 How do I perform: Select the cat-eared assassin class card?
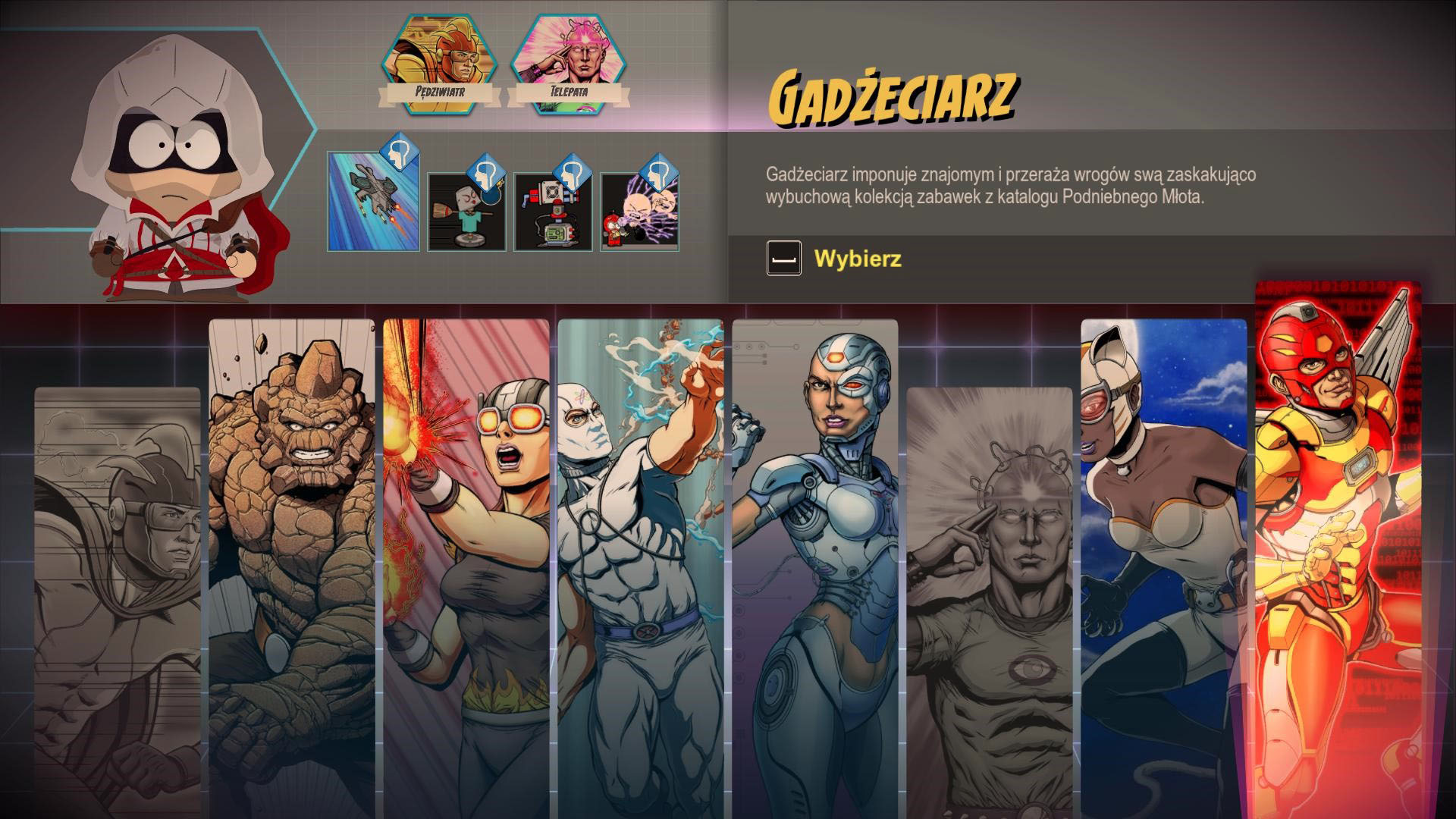coord(1164,561)
